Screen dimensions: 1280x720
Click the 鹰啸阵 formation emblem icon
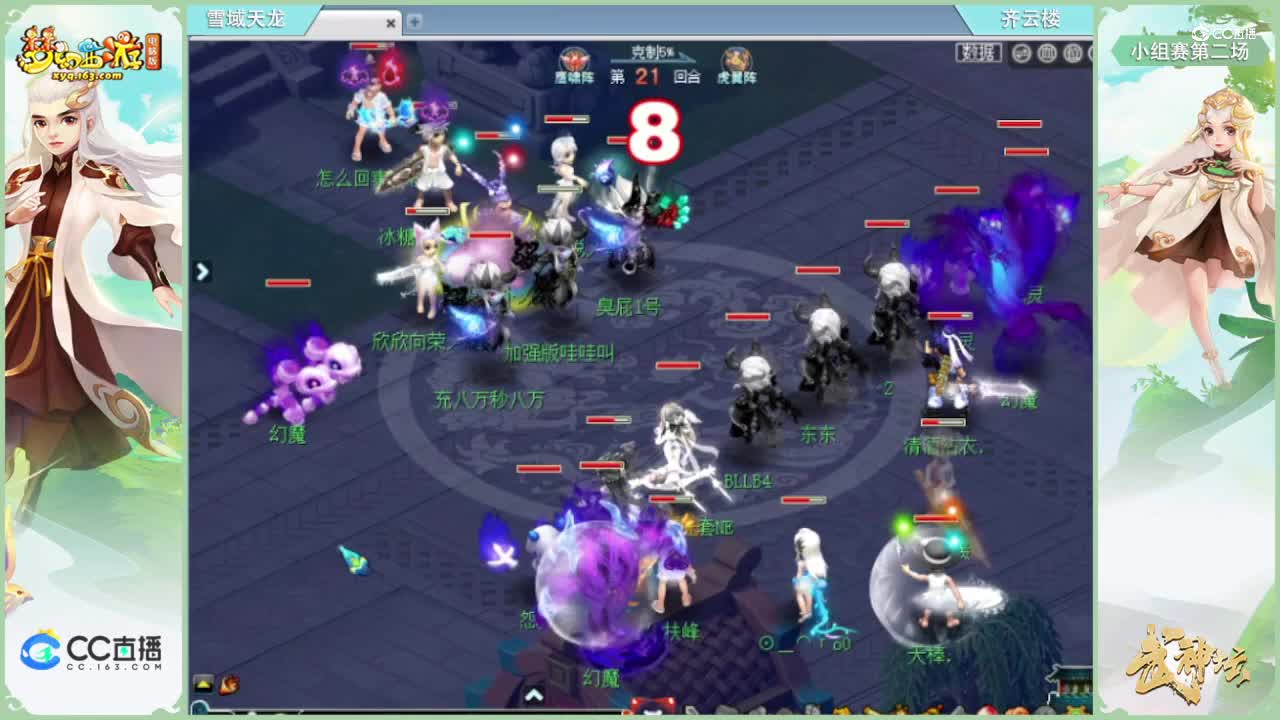point(574,60)
